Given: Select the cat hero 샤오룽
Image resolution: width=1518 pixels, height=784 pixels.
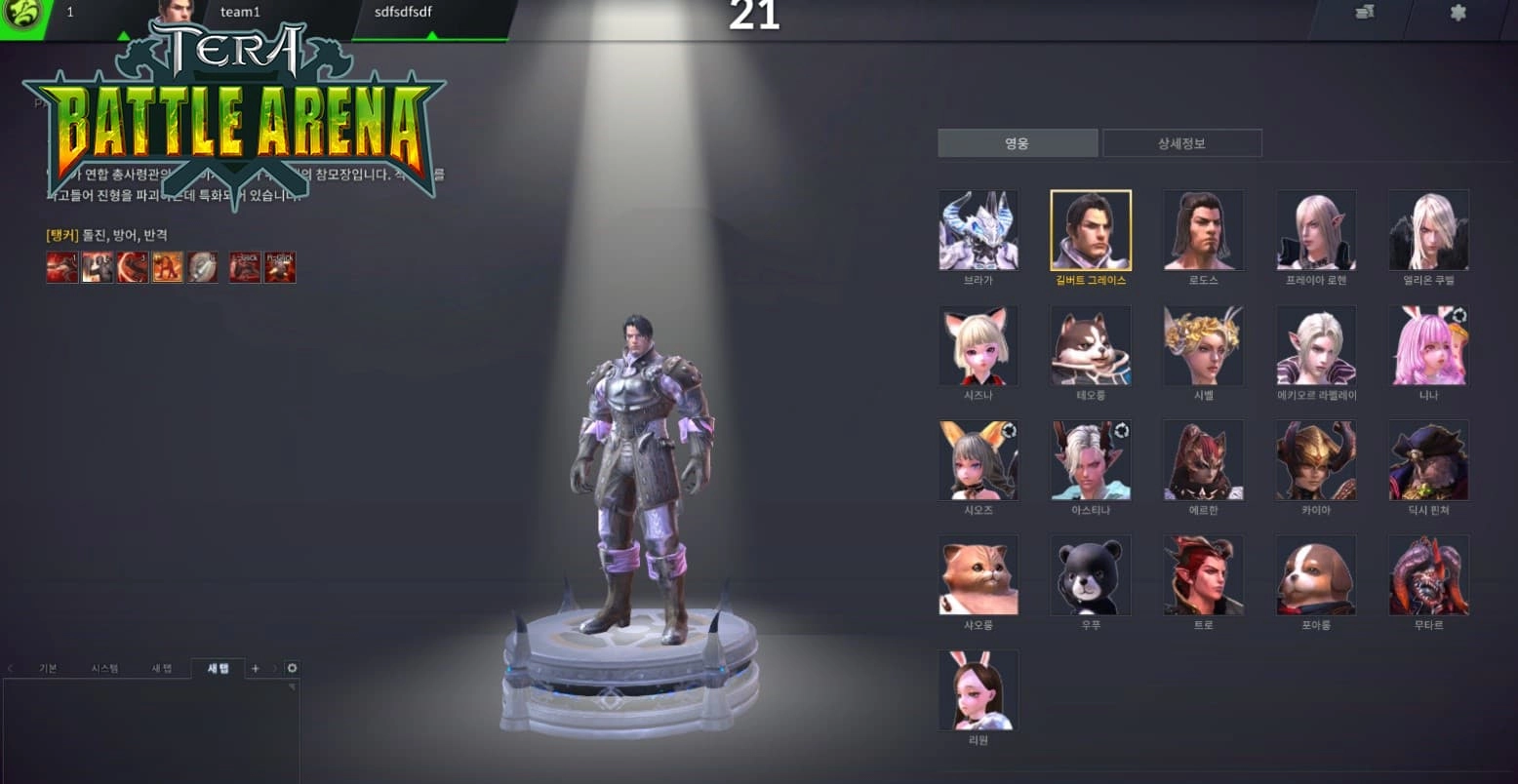Looking at the screenshot, I should coord(978,574).
